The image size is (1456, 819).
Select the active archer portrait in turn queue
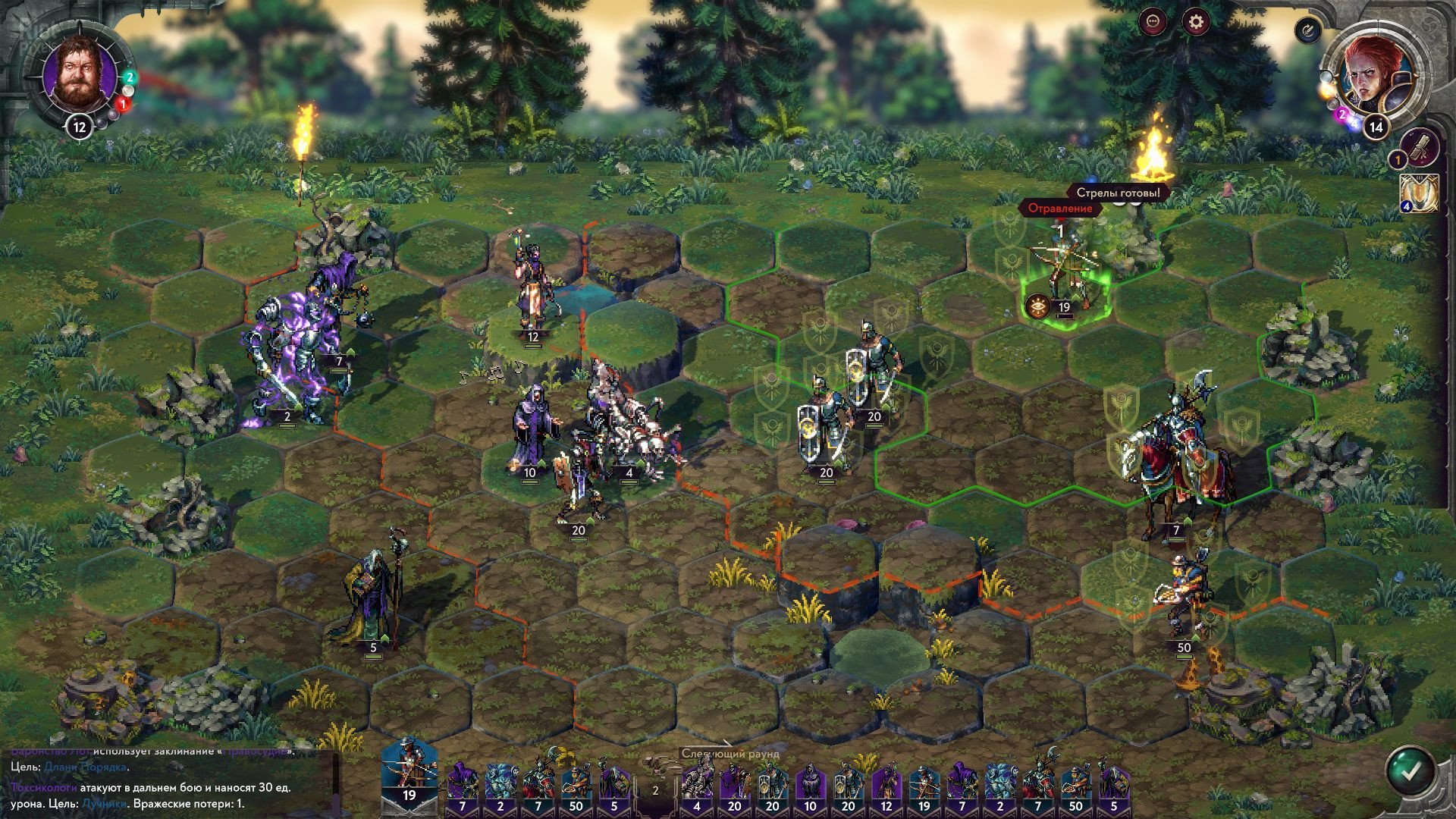pyautogui.click(x=409, y=771)
